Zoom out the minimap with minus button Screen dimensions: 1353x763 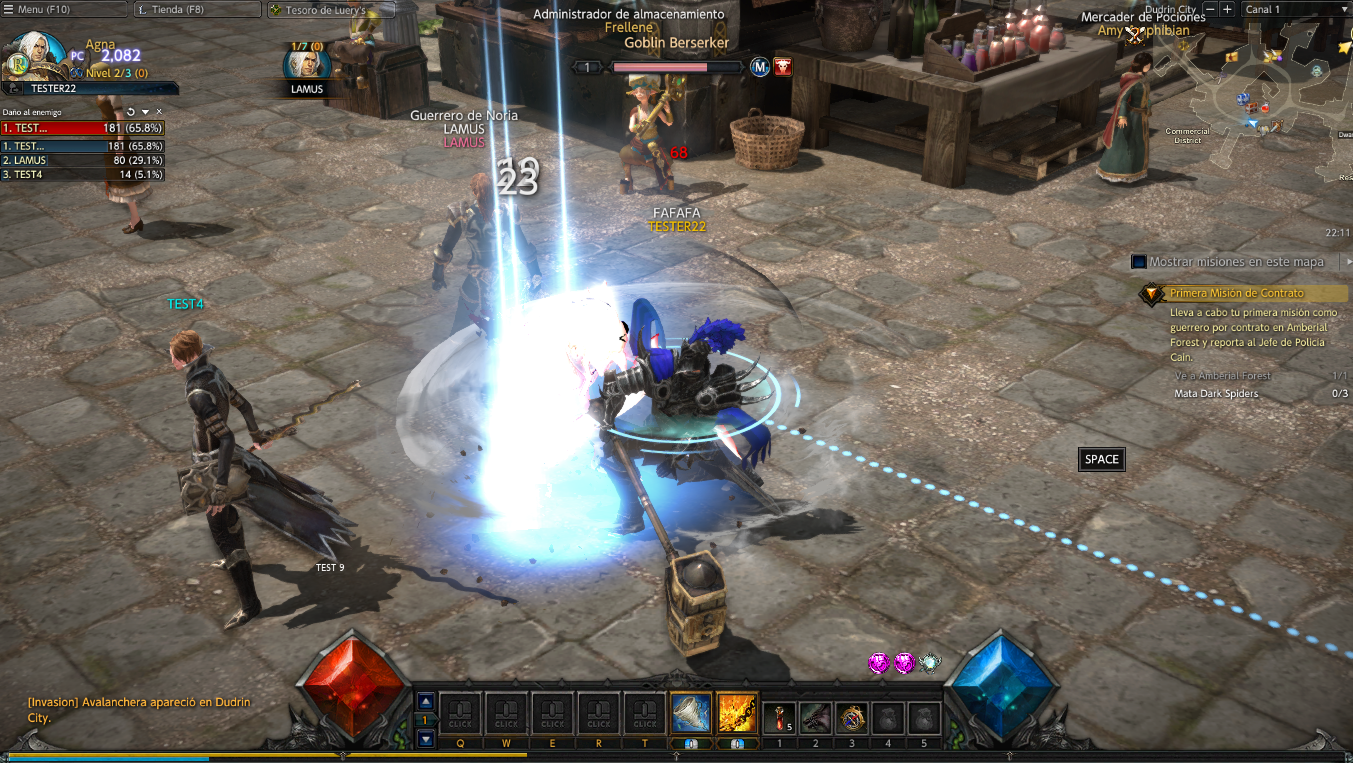coord(1210,9)
